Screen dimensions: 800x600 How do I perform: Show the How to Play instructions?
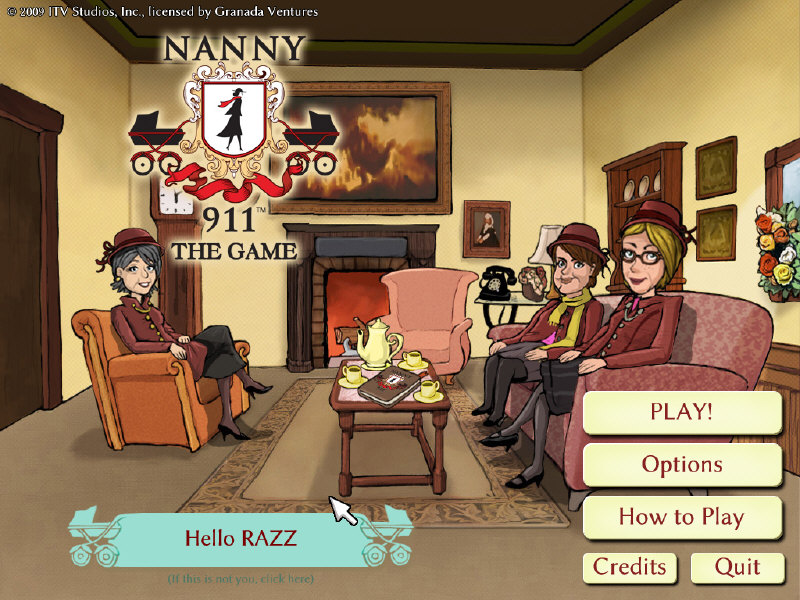click(681, 517)
